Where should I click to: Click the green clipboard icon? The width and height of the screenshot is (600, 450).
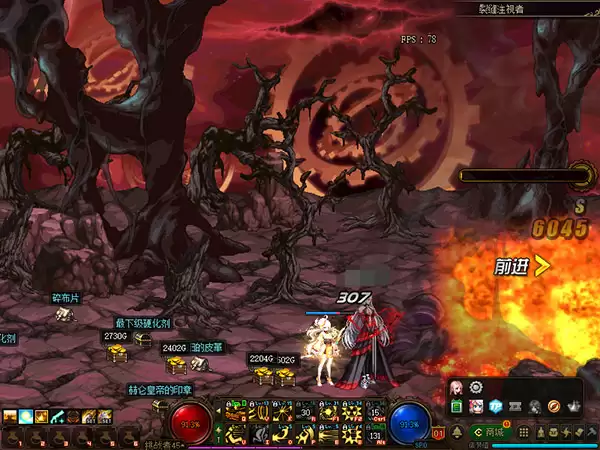tap(457, 407)
